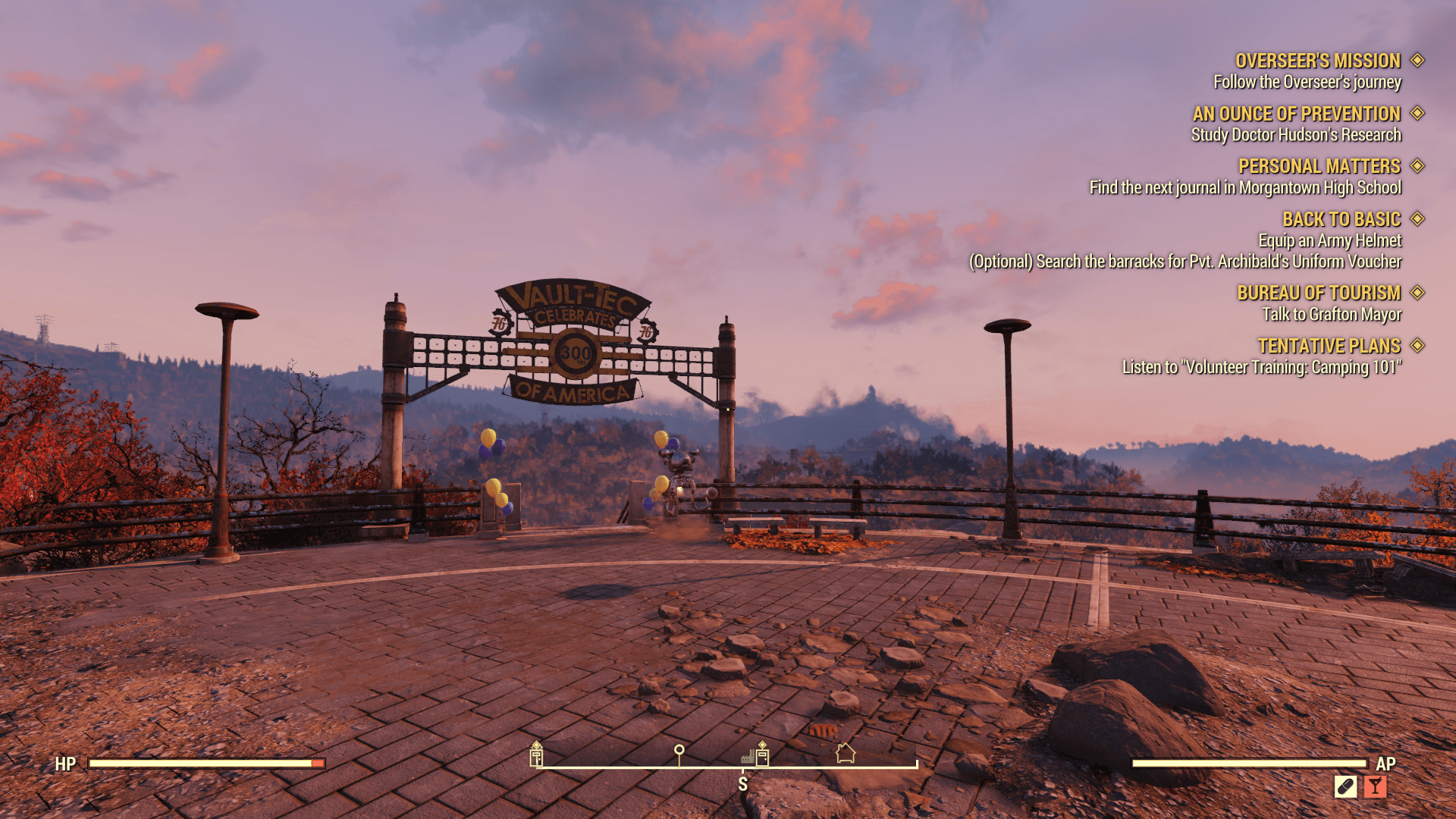Expand the BUREAU OF TOURISM quest entry

[1418, 293]
